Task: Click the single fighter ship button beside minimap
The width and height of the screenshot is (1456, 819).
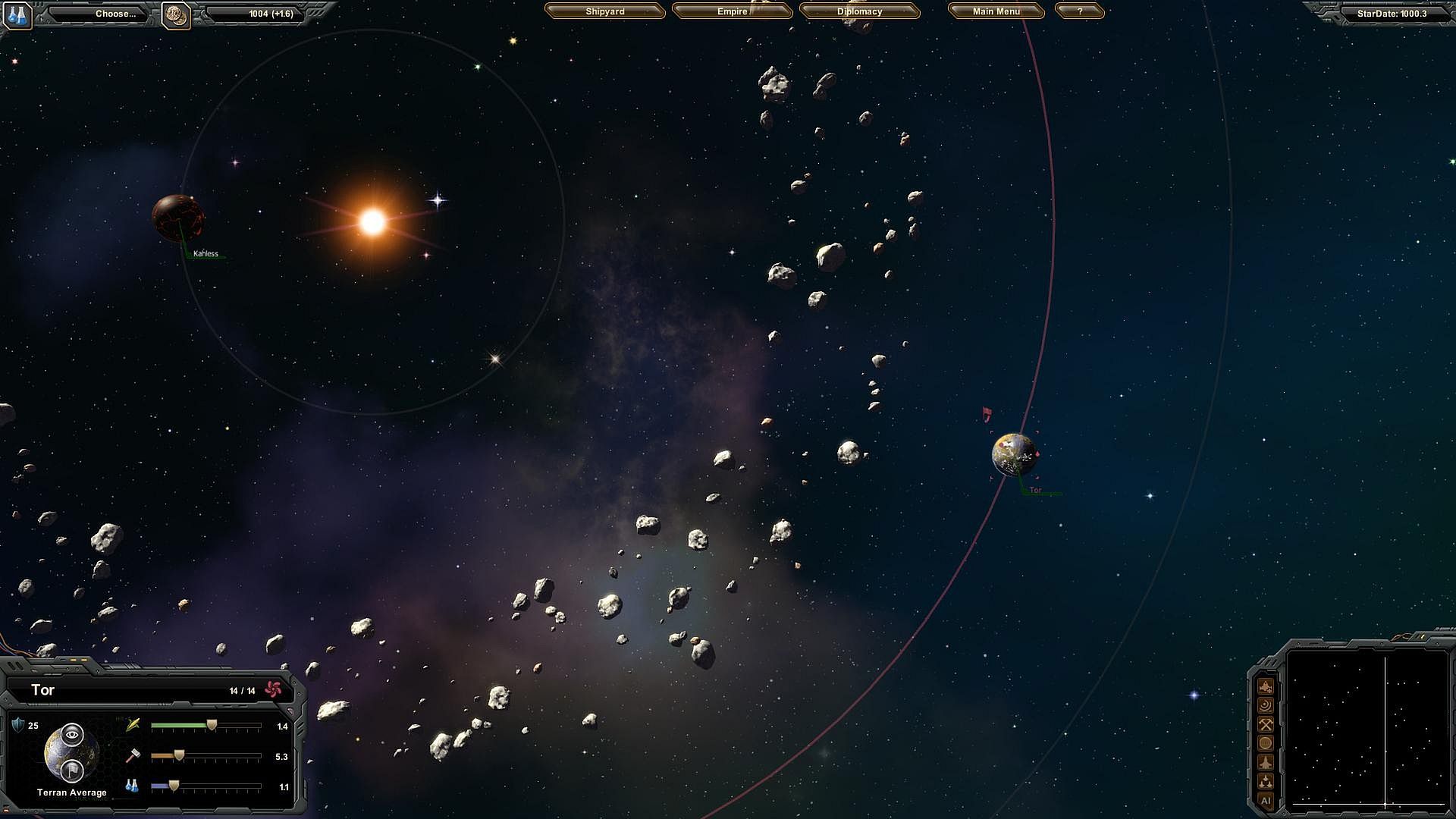Action: [x=1265, y=762]
